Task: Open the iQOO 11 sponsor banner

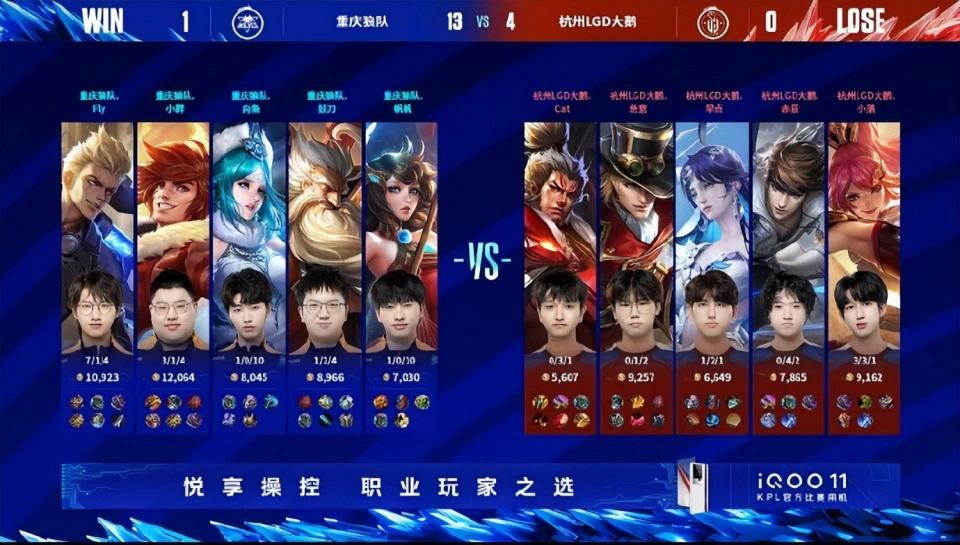Action: pyautogui.click(x=480, y=486)
